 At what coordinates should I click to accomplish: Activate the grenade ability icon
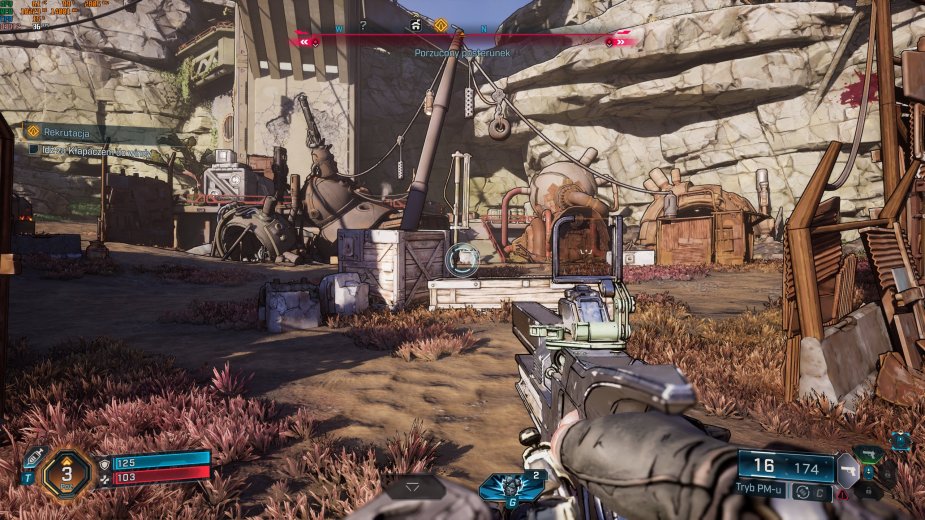click(511, 485)
